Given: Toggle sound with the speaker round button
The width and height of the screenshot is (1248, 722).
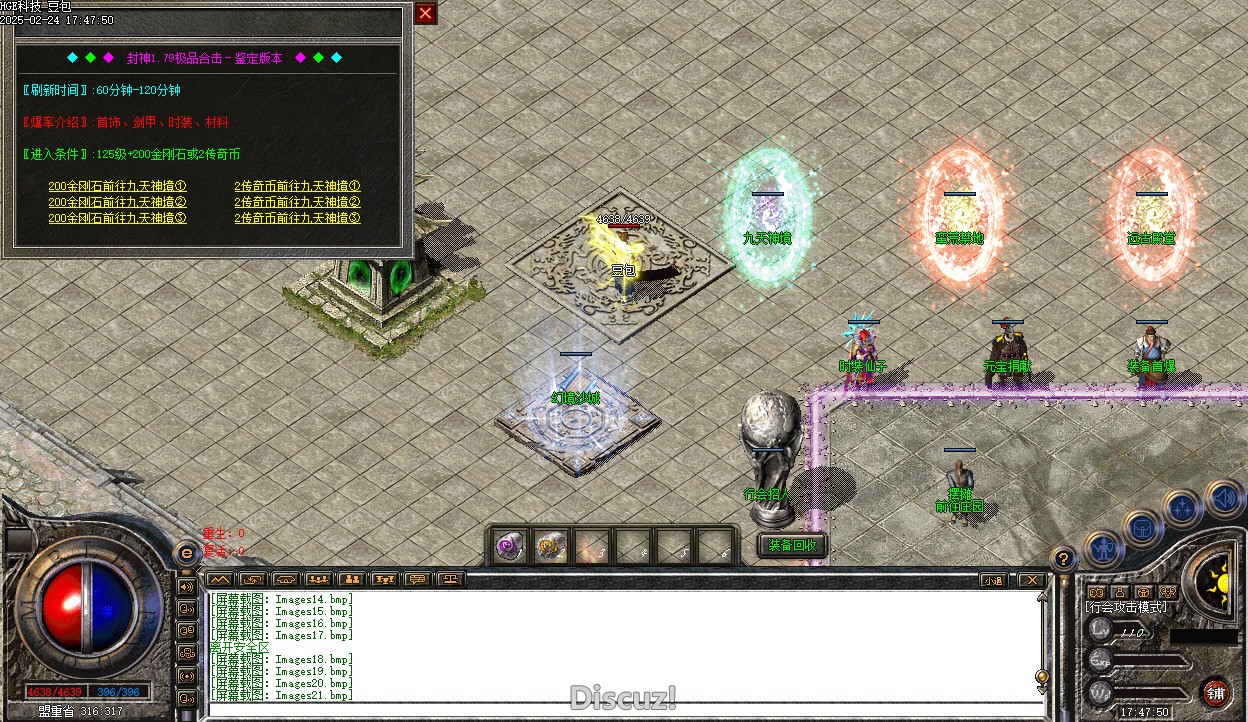Looking at the screenshot, I should click(1223, 497).
